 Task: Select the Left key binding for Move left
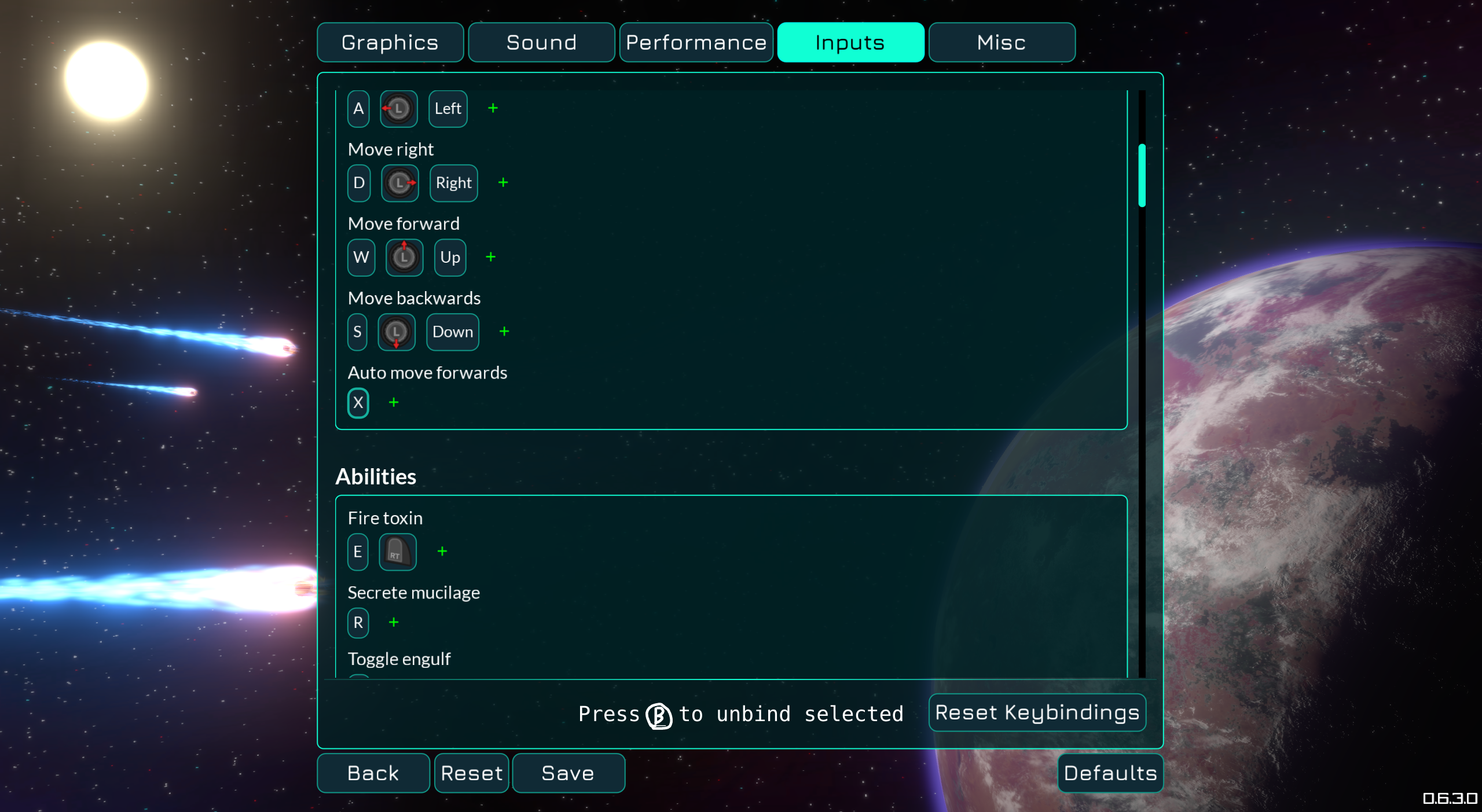coord(447,108)
